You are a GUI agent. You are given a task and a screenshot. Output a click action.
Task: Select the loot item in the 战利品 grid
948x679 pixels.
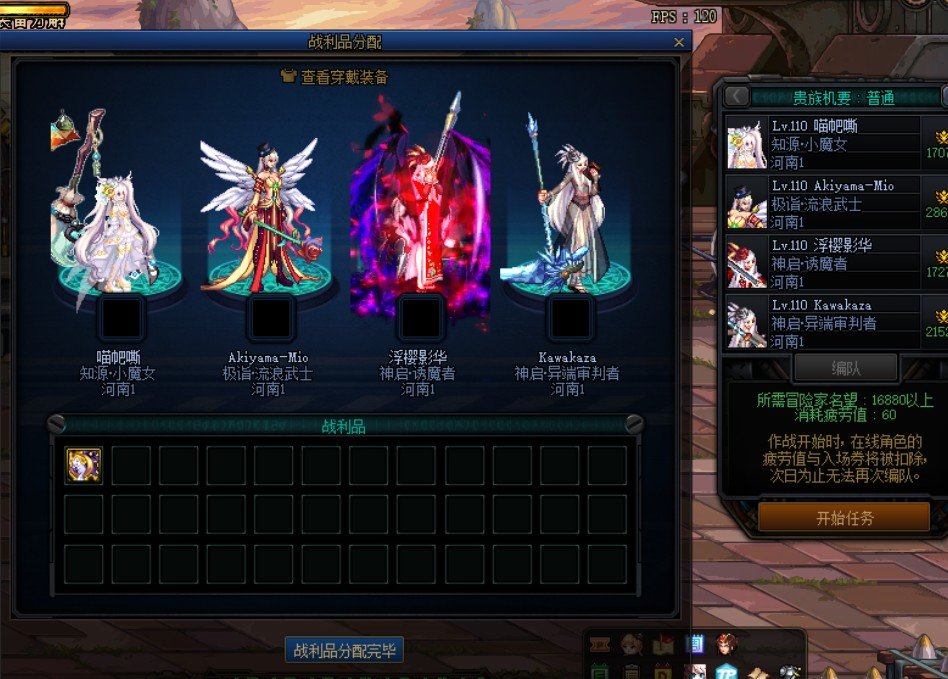pos(83,466)
